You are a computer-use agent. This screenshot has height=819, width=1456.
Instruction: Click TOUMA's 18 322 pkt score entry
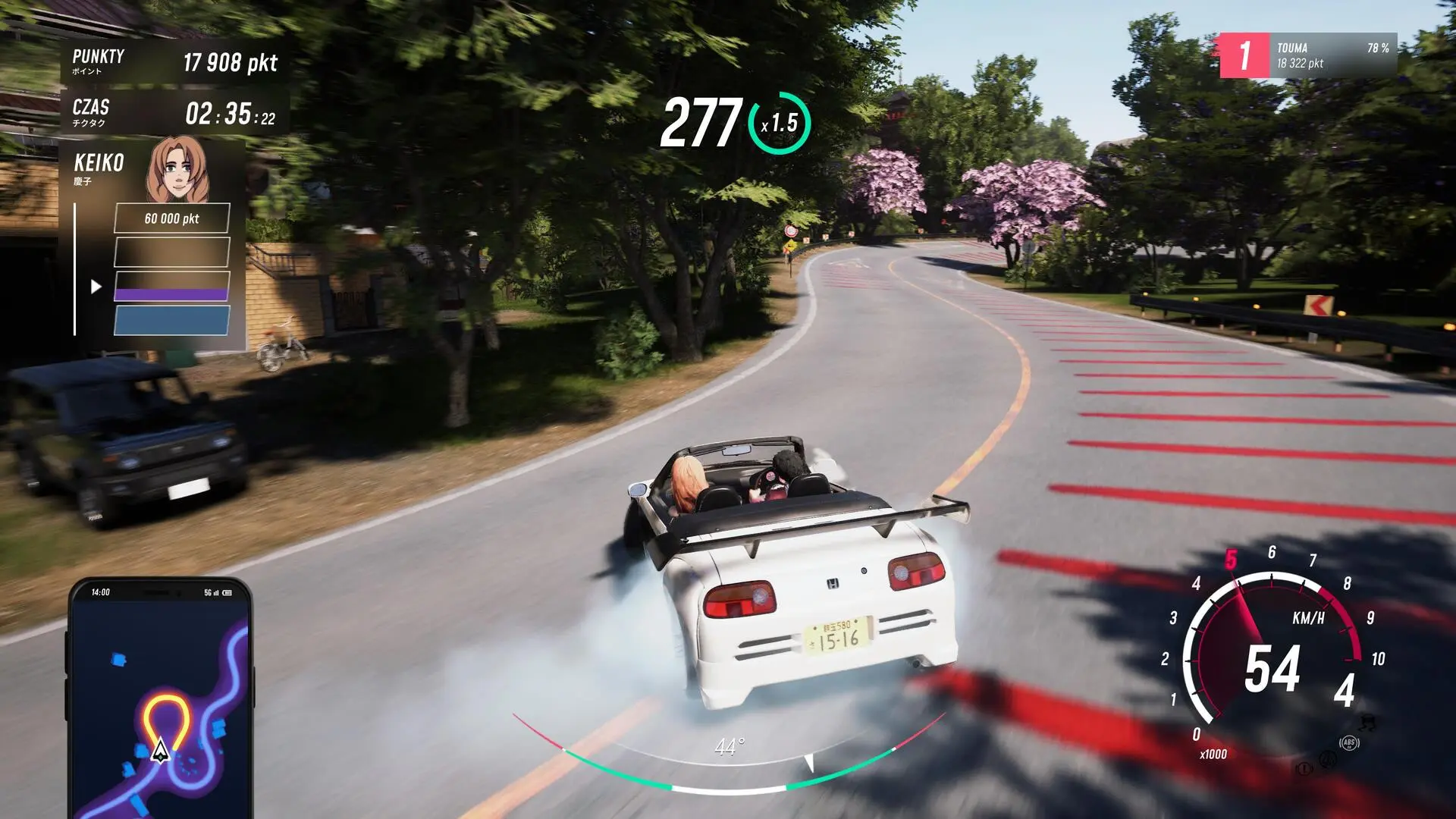click(x=1302, y=64)
